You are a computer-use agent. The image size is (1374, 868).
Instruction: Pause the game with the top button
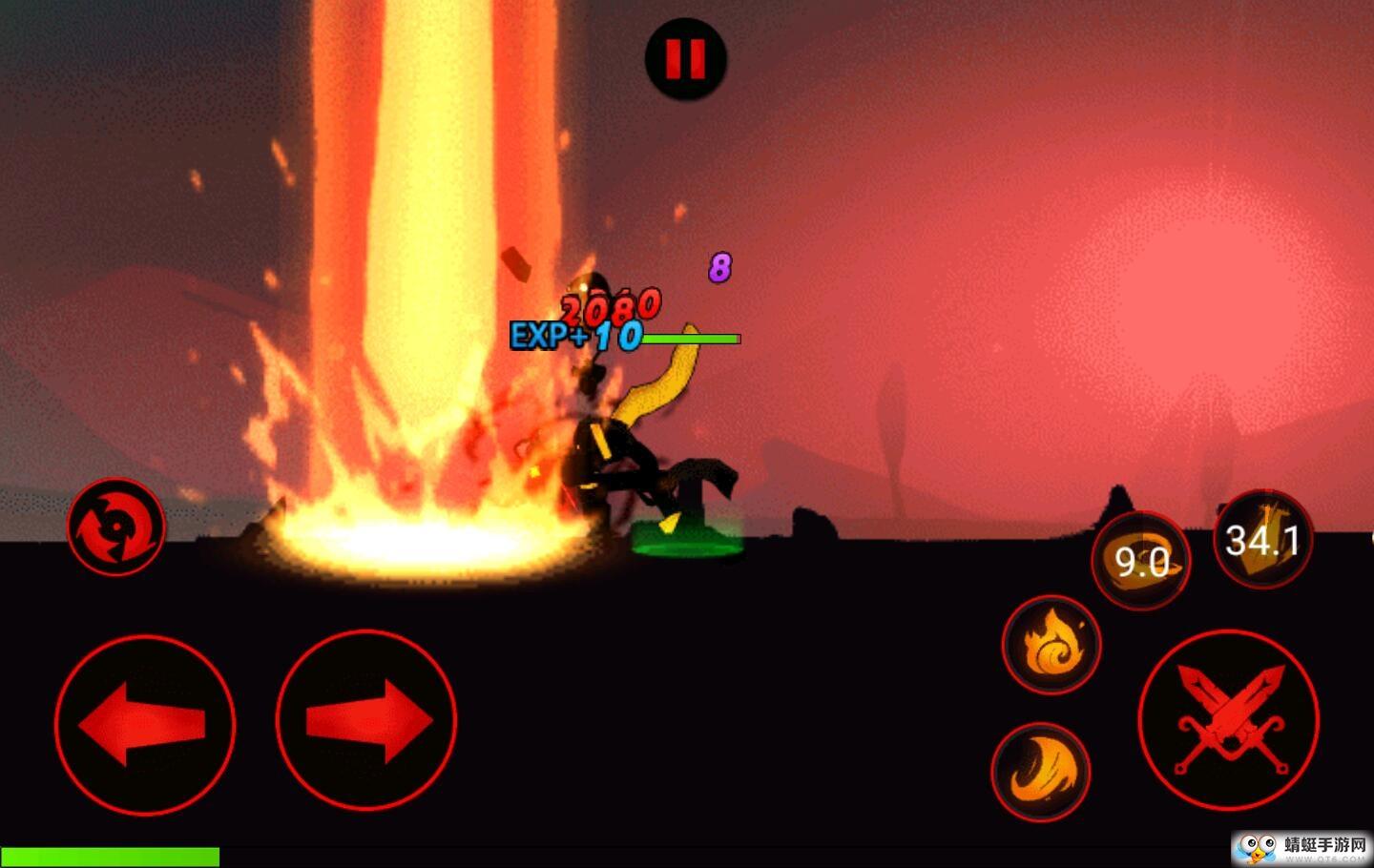685,58
